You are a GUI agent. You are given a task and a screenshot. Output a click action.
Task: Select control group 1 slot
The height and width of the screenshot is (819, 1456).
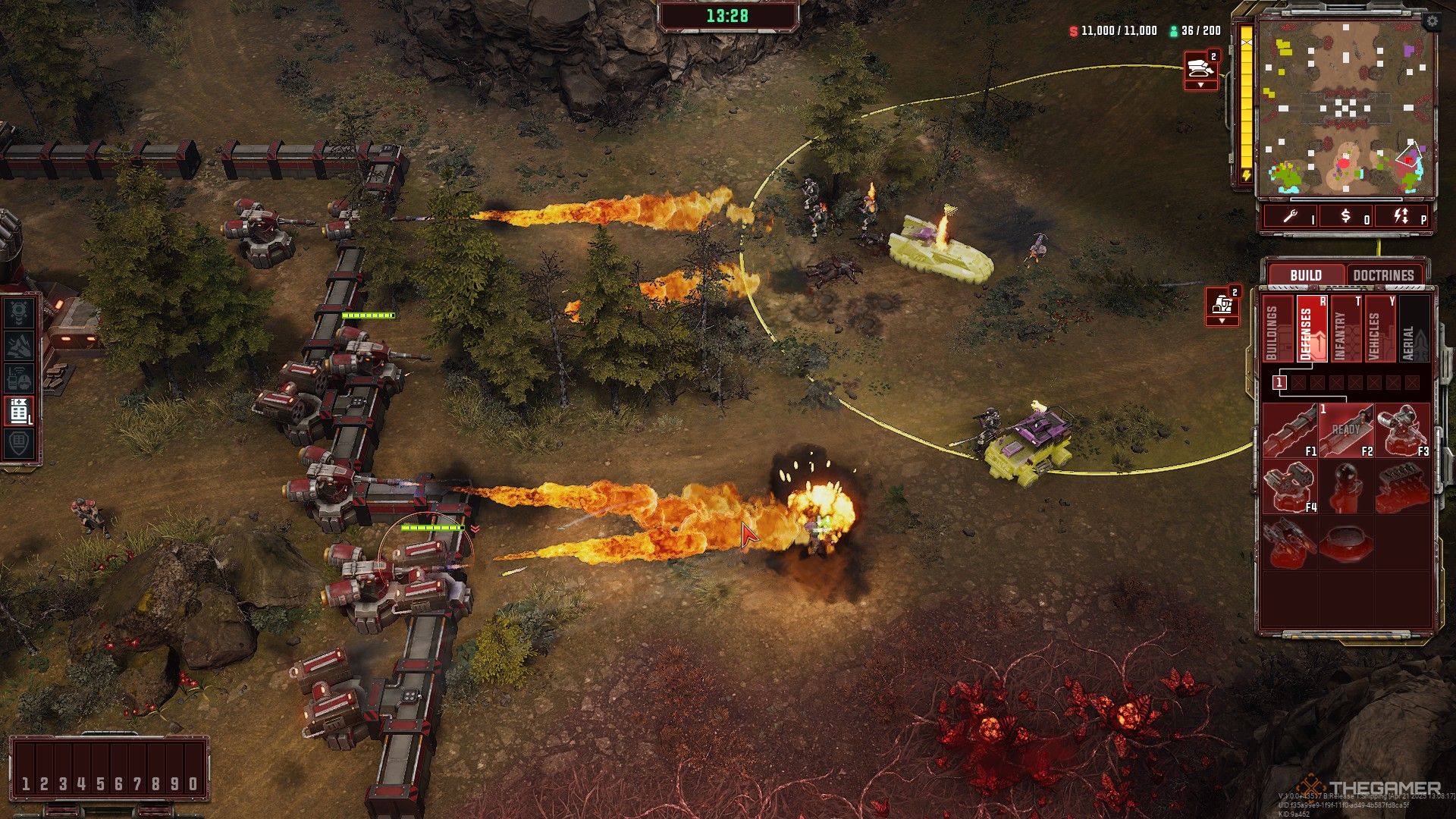26,783
